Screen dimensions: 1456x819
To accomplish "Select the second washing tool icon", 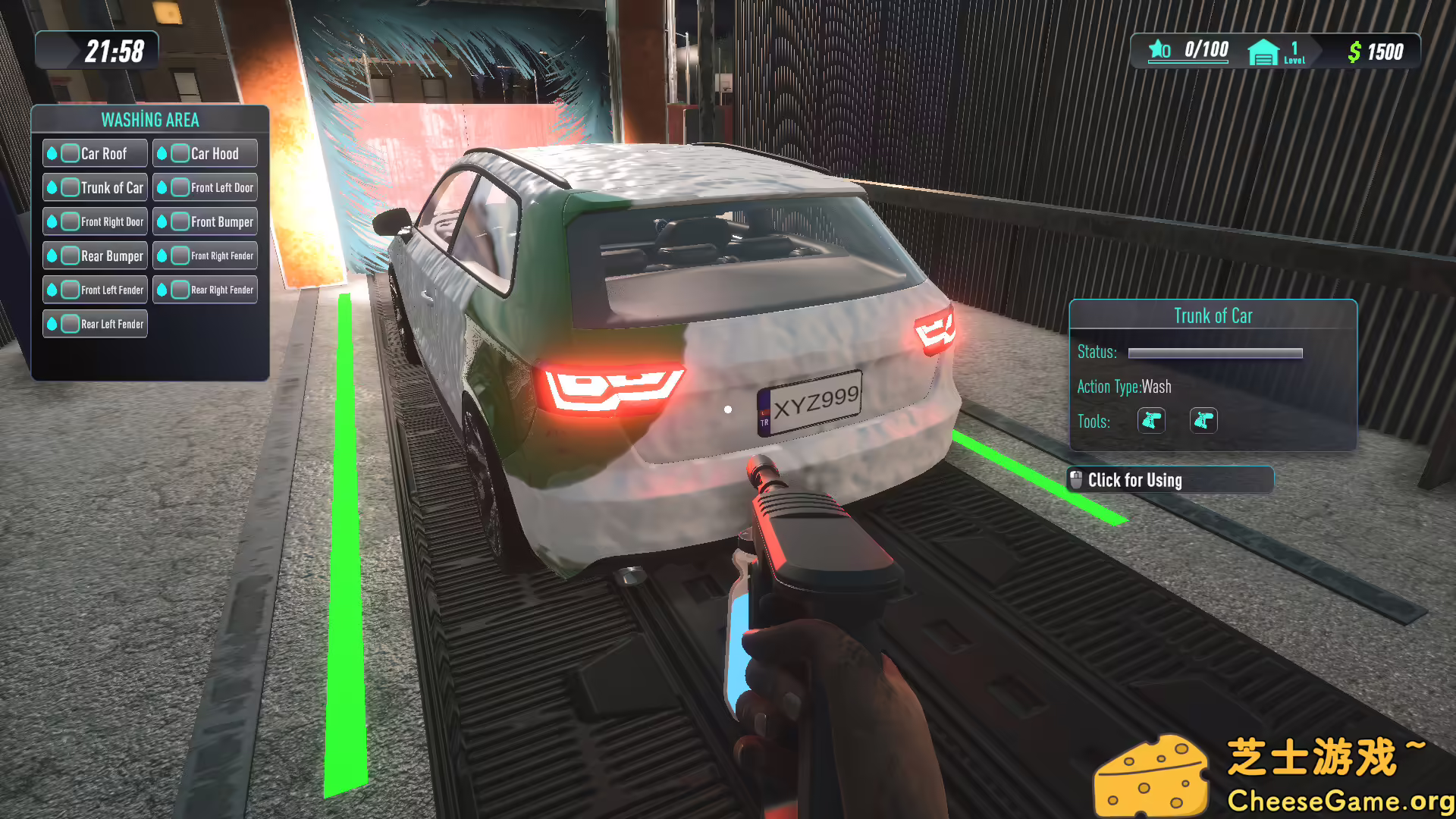I will coord(1203,421).
